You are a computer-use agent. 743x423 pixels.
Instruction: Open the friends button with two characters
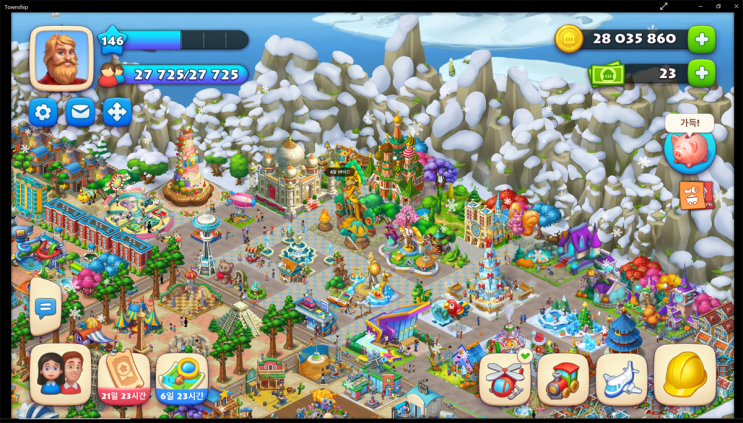pos(60,374)
